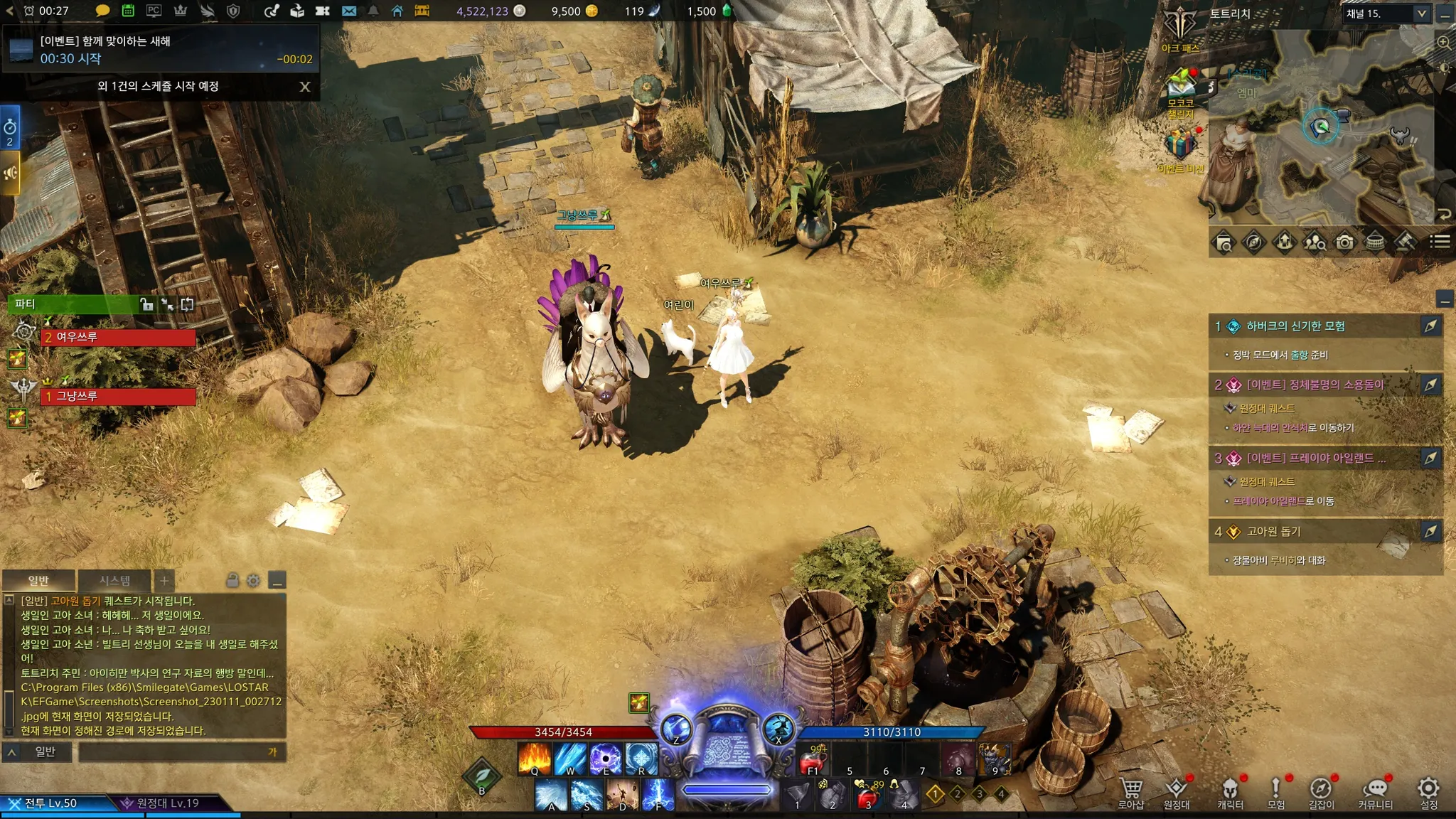
Task: Activate the fire skill on Q
Action: point(535,758)
